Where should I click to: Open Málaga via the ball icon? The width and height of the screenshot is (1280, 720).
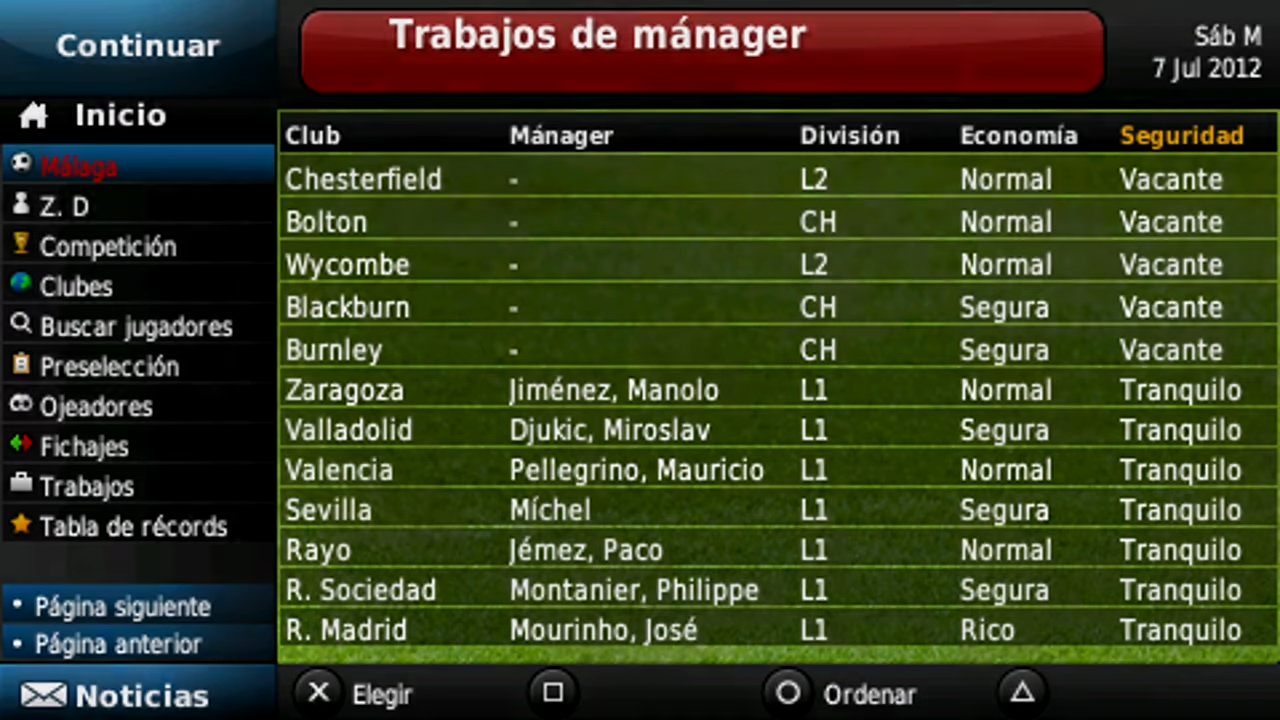pos(22,165)
